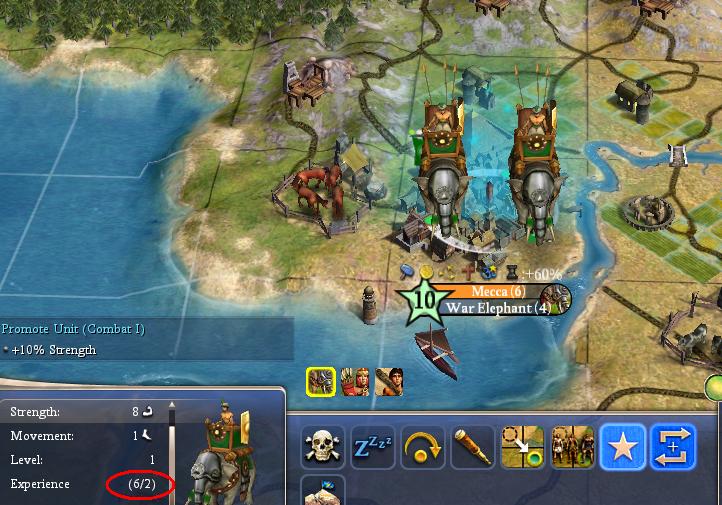Image resolution: width=722 pixels, height=505 pixels.
Task: Select the group of three soldiers command
Action: [573, 448]
